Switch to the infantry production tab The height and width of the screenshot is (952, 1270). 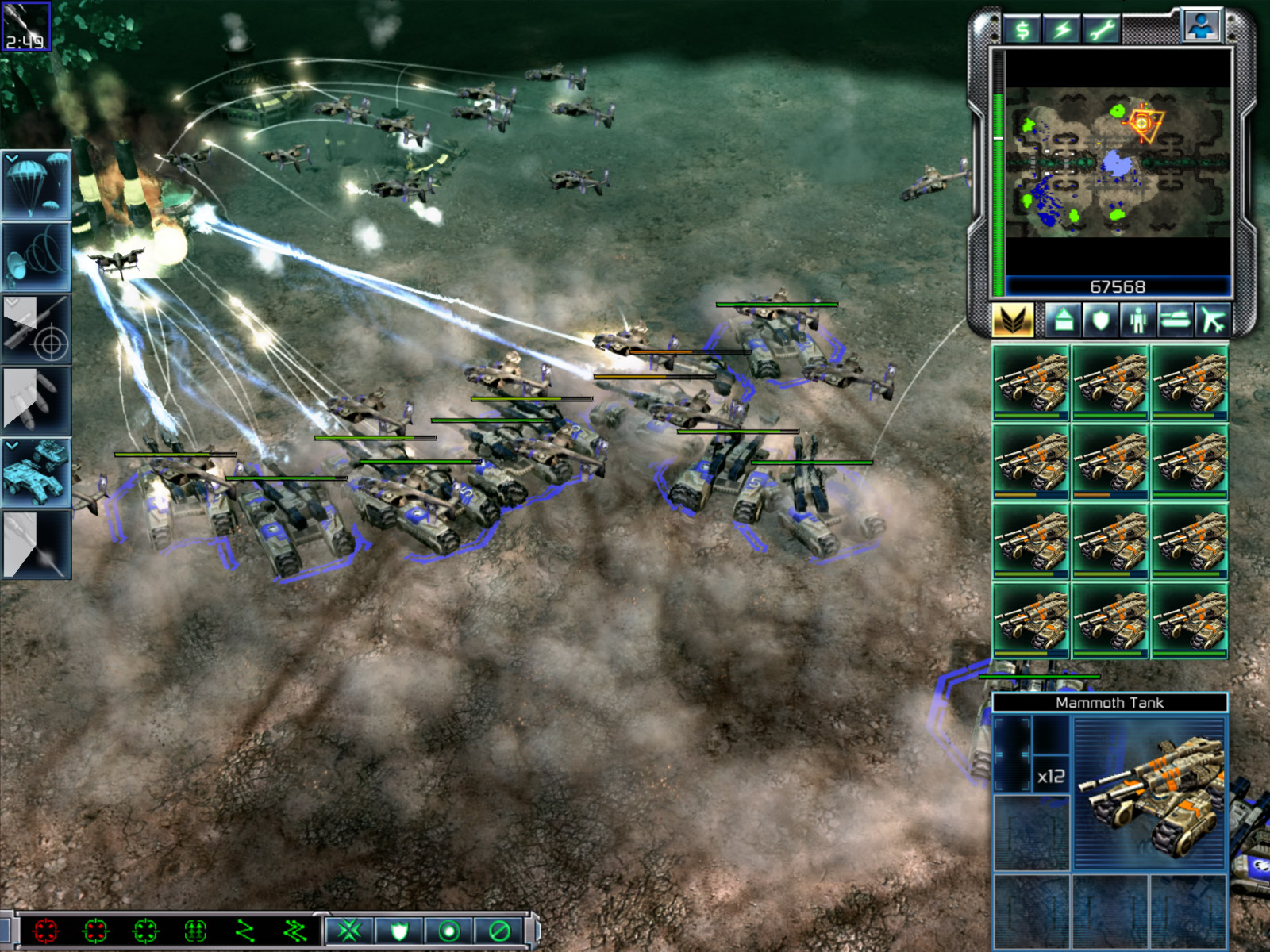coord(1138,321)
